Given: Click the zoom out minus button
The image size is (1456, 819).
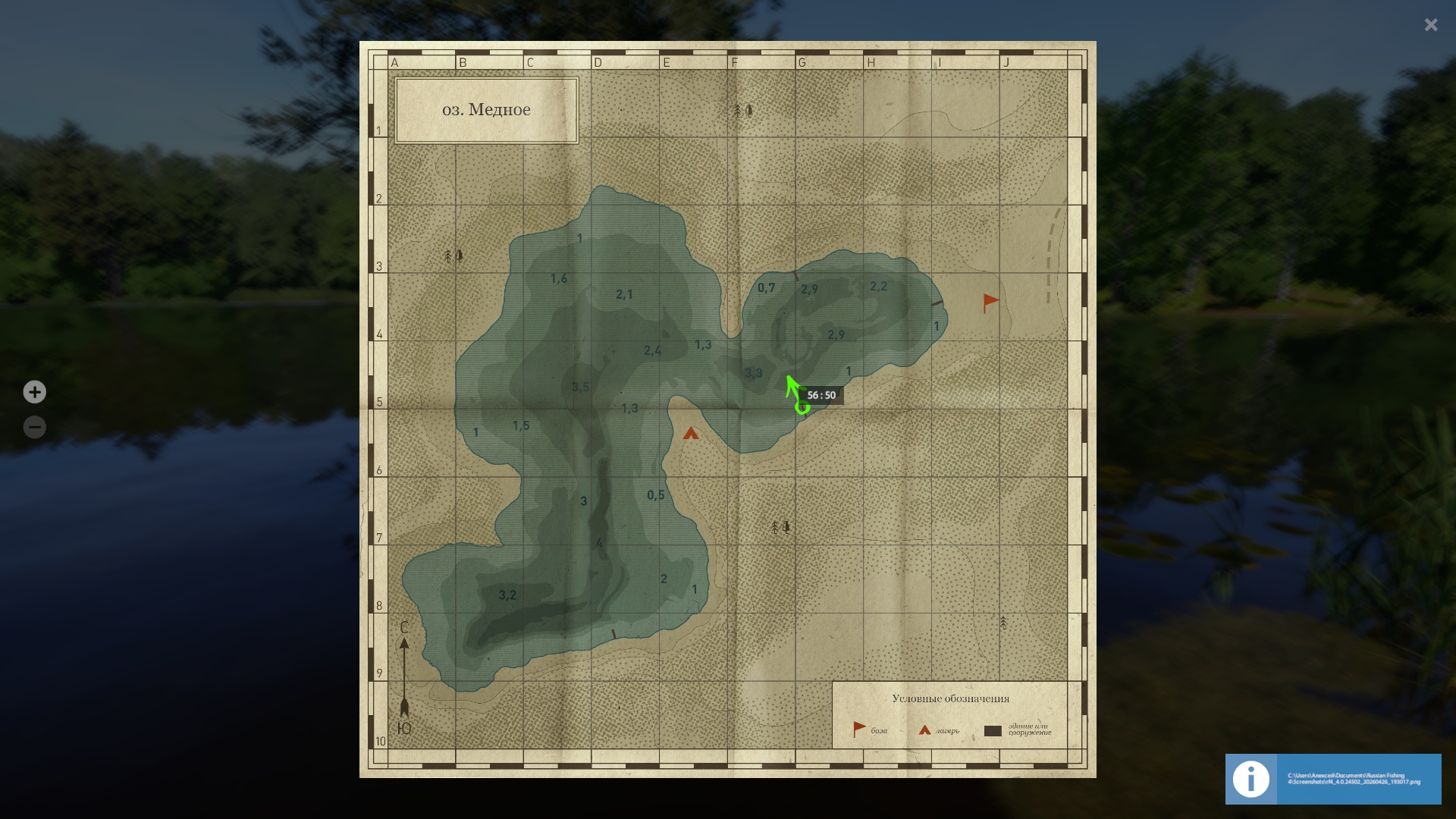Looking at the screenshot, I should tap(34, 427).
